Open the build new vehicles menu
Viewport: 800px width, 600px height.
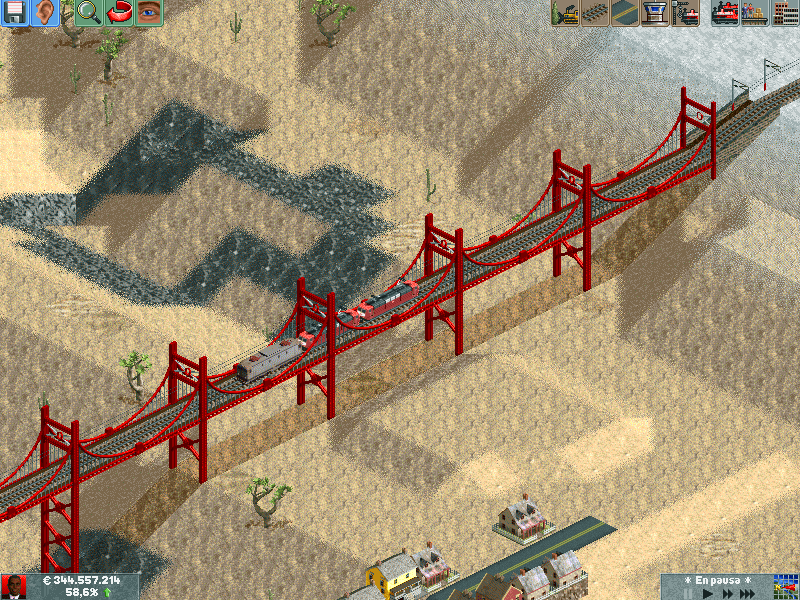pos(686,13)
